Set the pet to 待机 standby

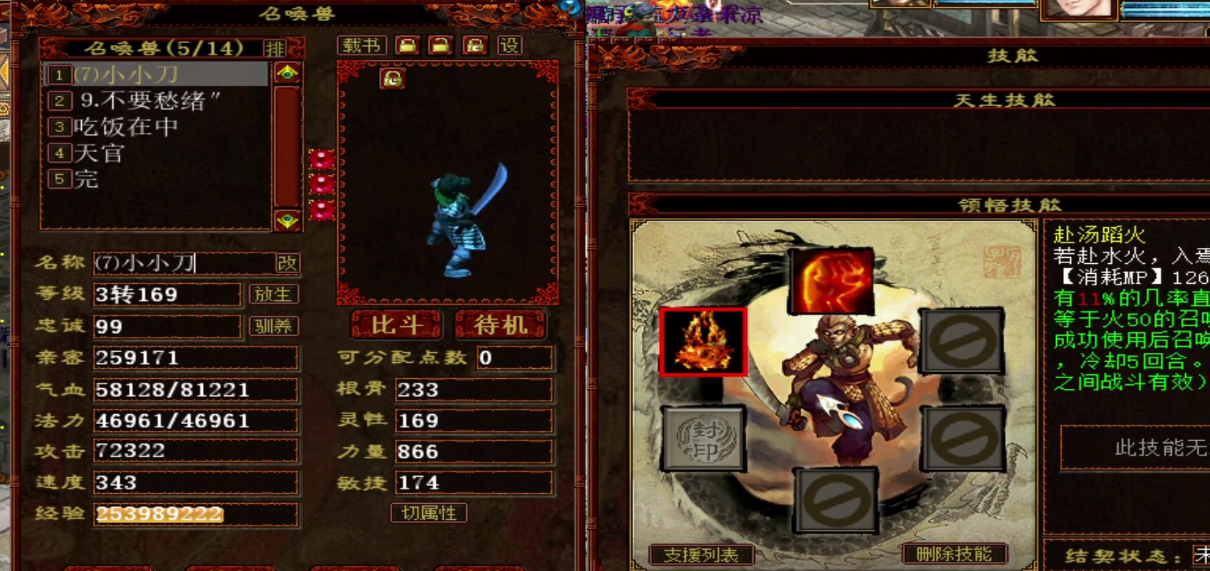tap(500, 325)
